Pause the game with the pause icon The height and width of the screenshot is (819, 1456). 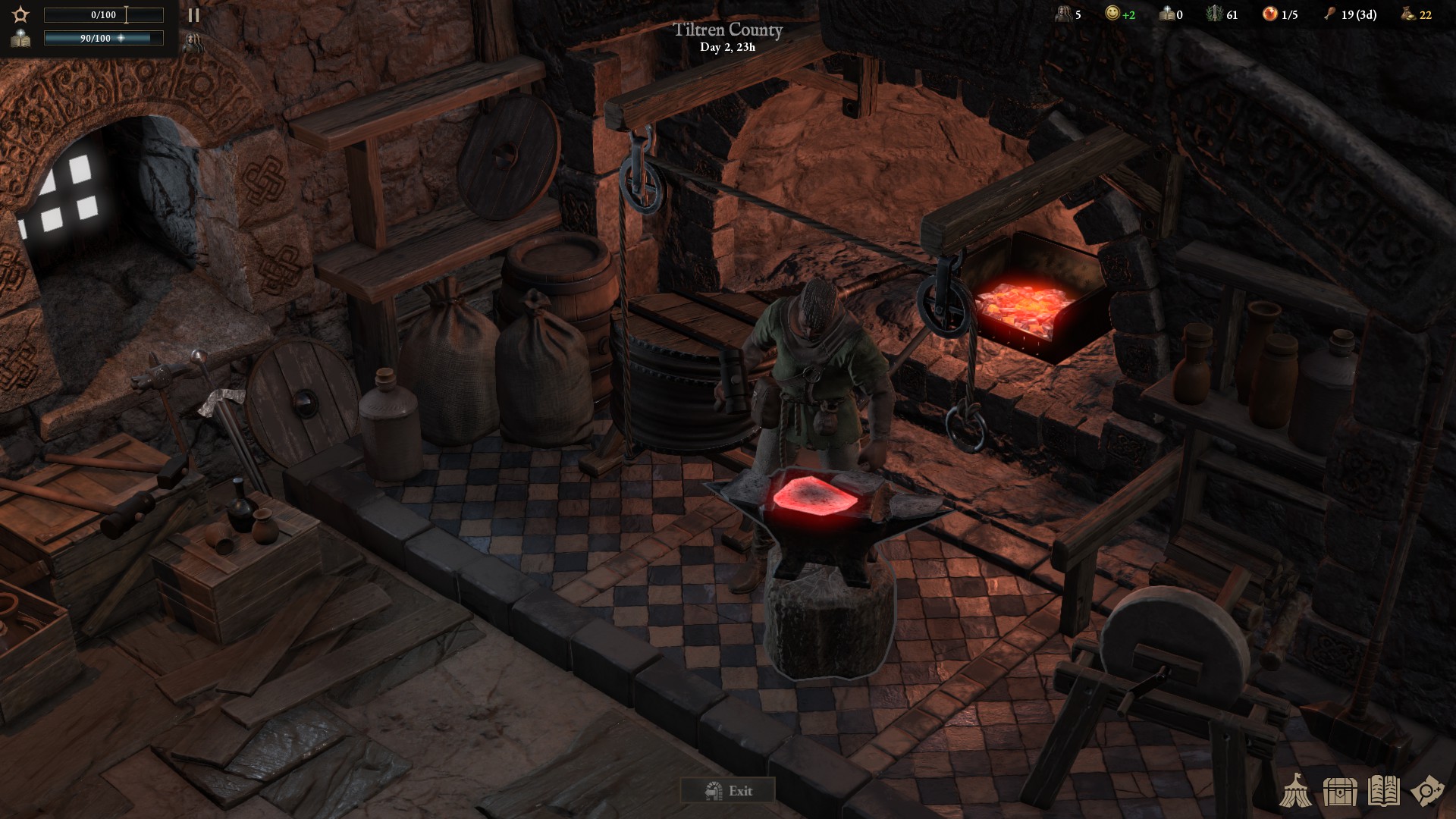point(193,15)
